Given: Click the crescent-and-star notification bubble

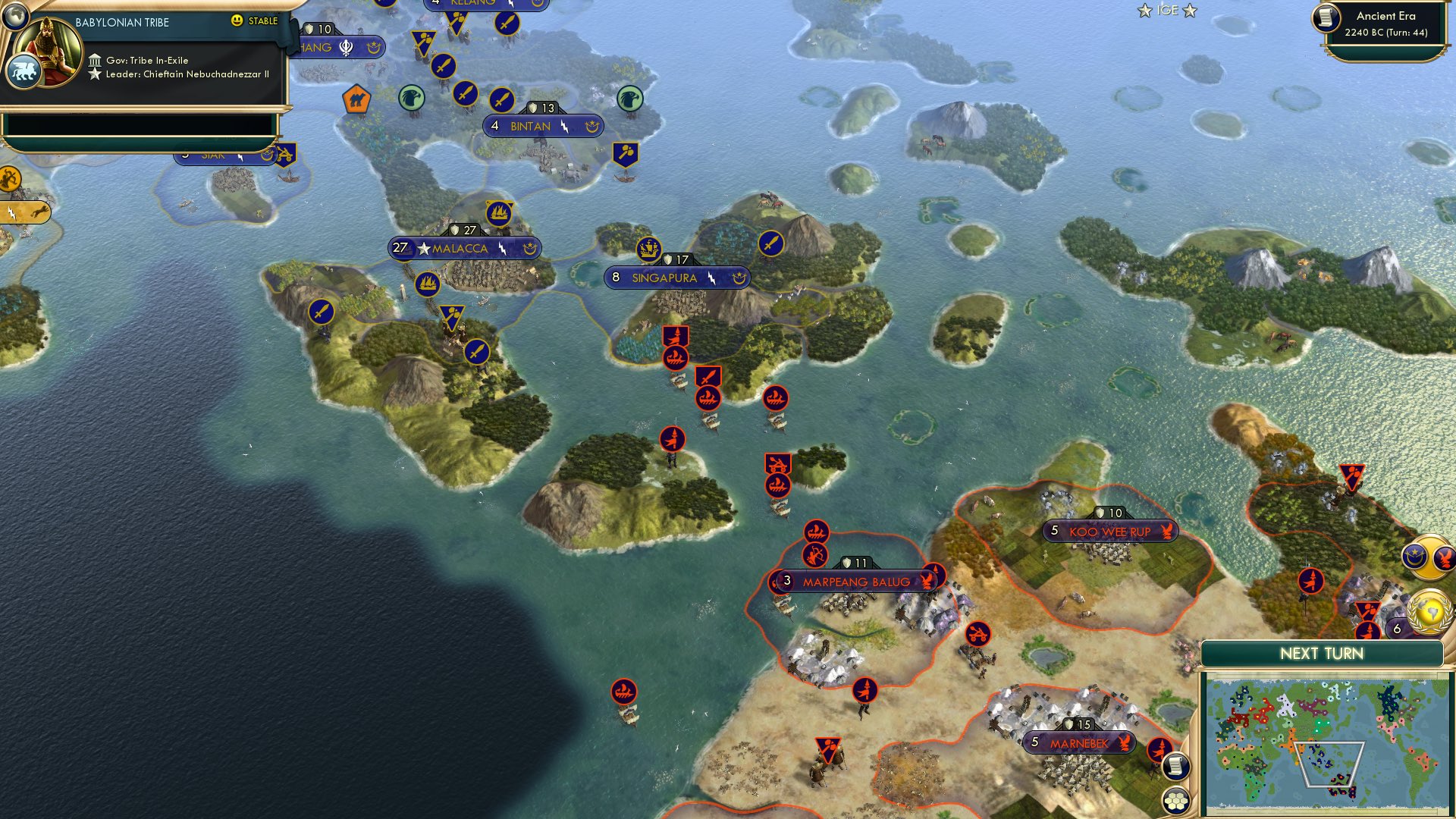Looking at the screenshot, I should pos(1414,557).
